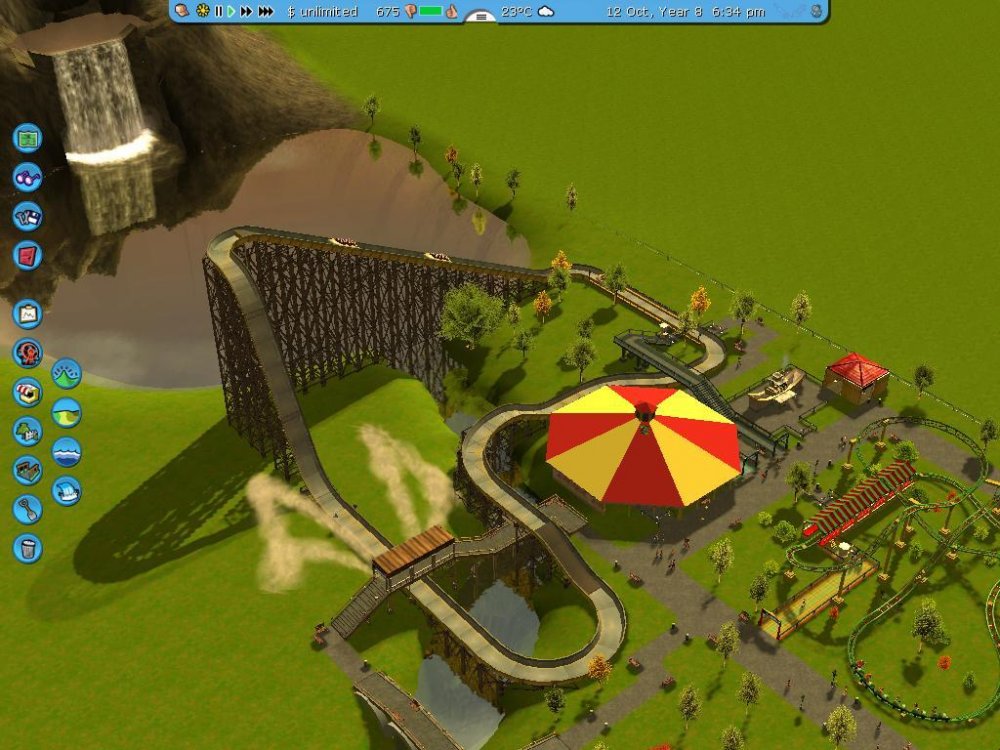1000x750 pixels.
Task: Open the shops and stalls menu
Action: tap(27, 392)
